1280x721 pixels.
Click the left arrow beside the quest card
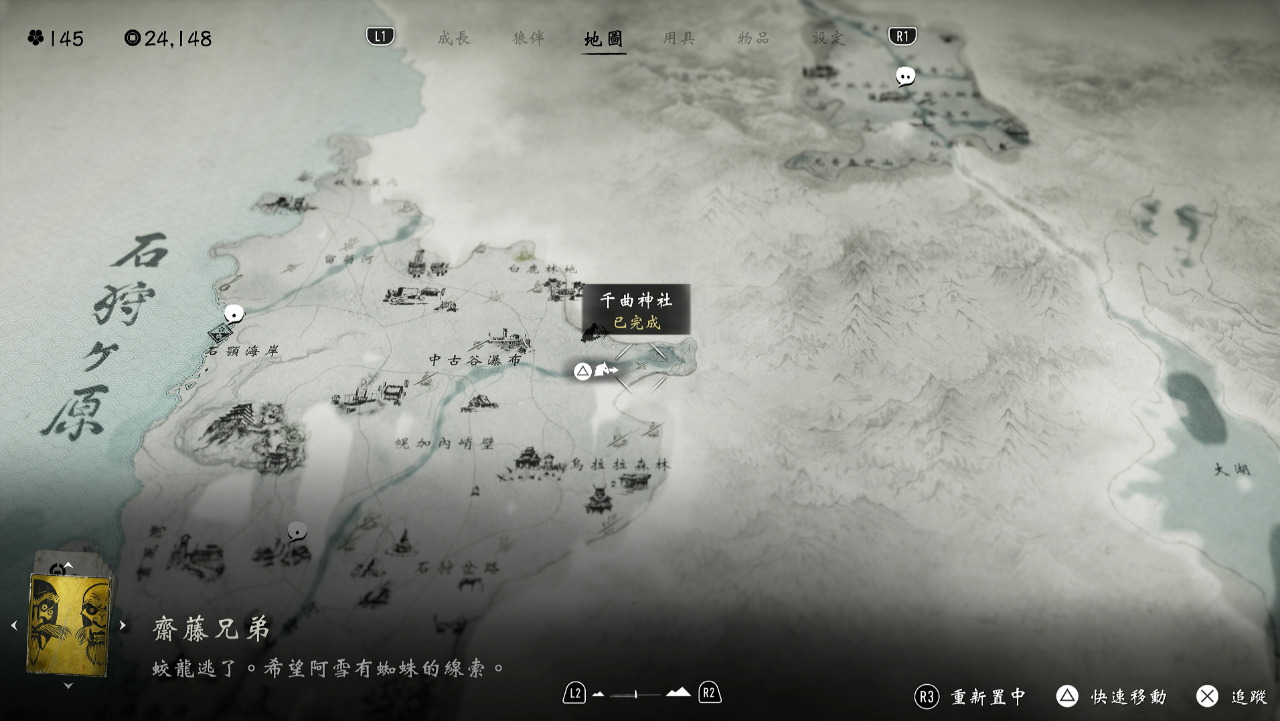click(14, 626)
